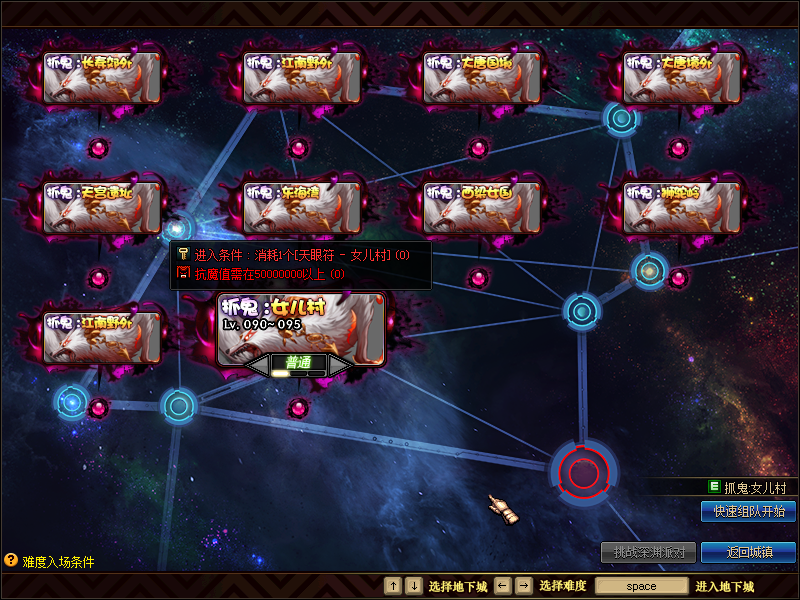Choose the 抓鬼:大唐国境 dungeon
The image size is (800, 600).
click(x=482, y=78)
